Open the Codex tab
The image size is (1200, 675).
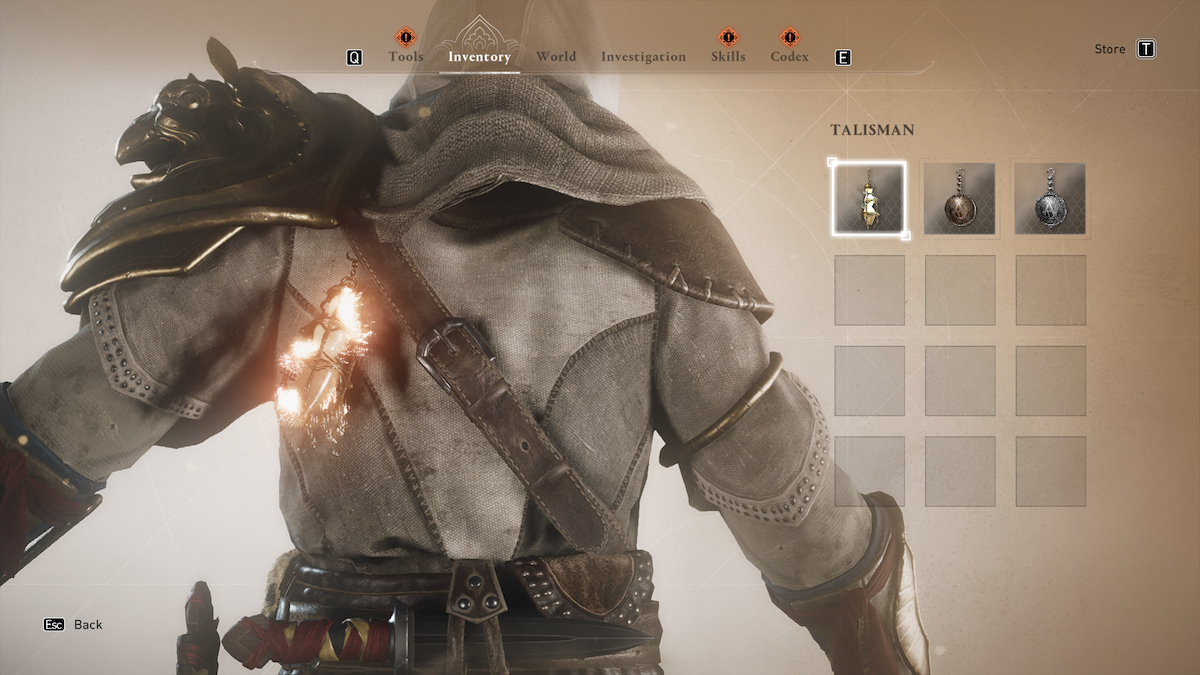coord(789,57)
